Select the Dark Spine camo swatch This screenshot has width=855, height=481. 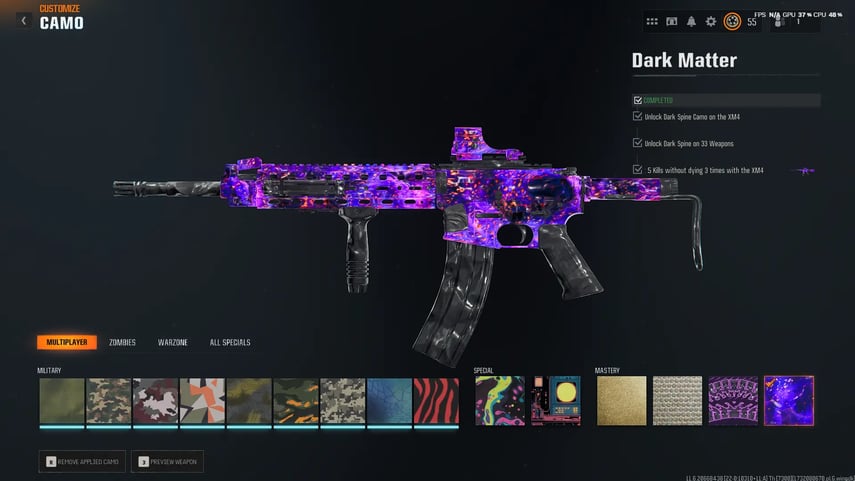pyautogui.click(x=733, y=400)
